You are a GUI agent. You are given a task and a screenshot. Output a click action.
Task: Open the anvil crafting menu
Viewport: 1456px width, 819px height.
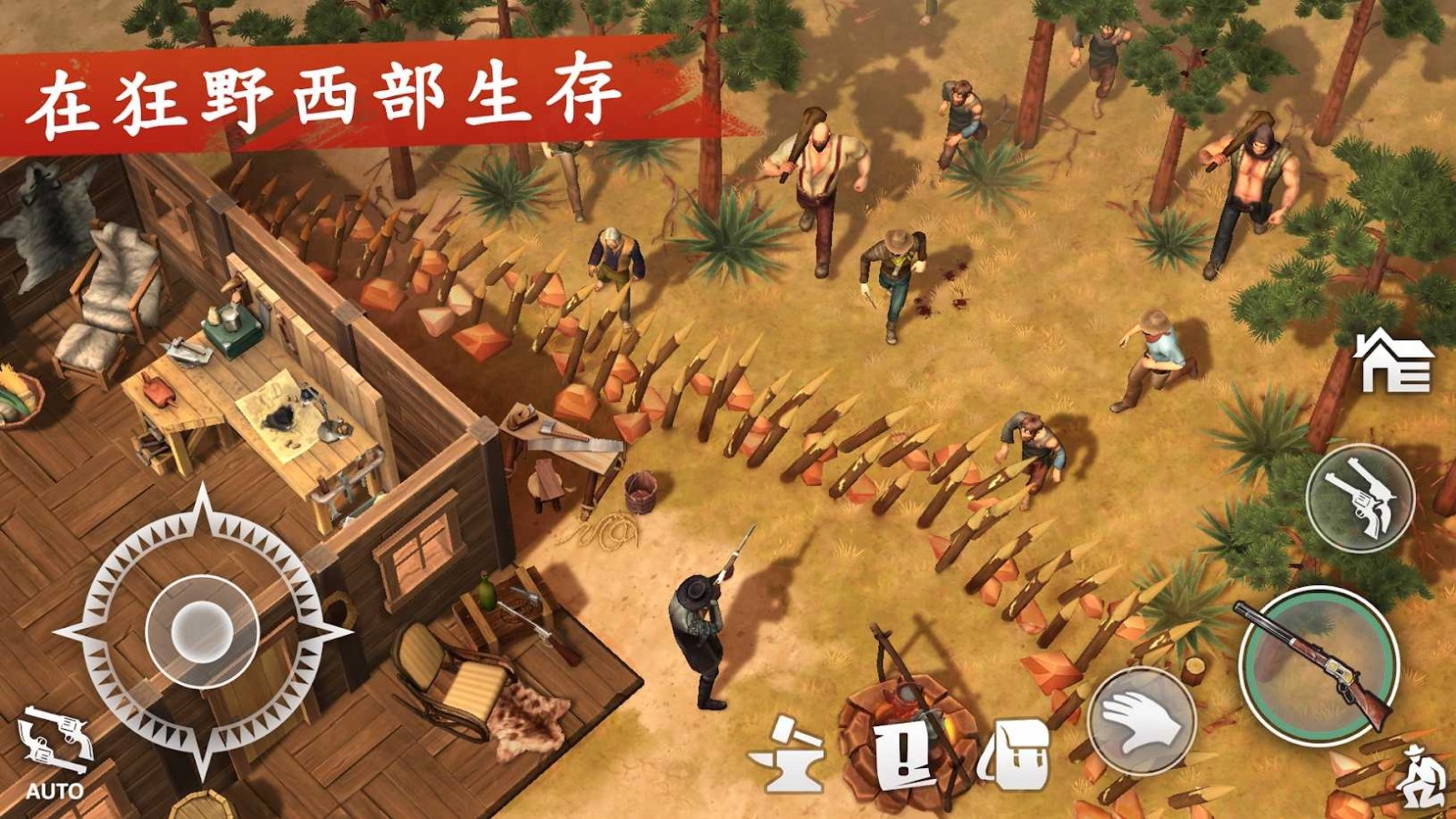click(788, 755)
